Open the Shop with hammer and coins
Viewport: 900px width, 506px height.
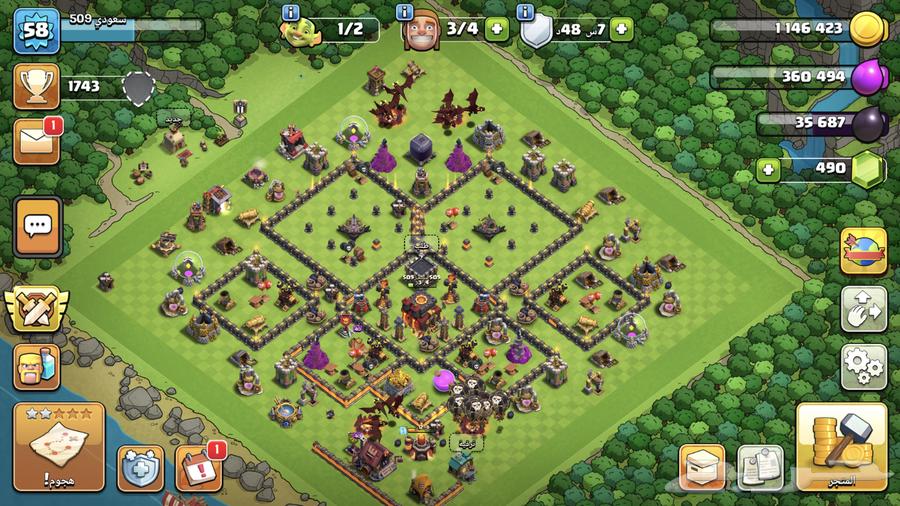(841, 446)
